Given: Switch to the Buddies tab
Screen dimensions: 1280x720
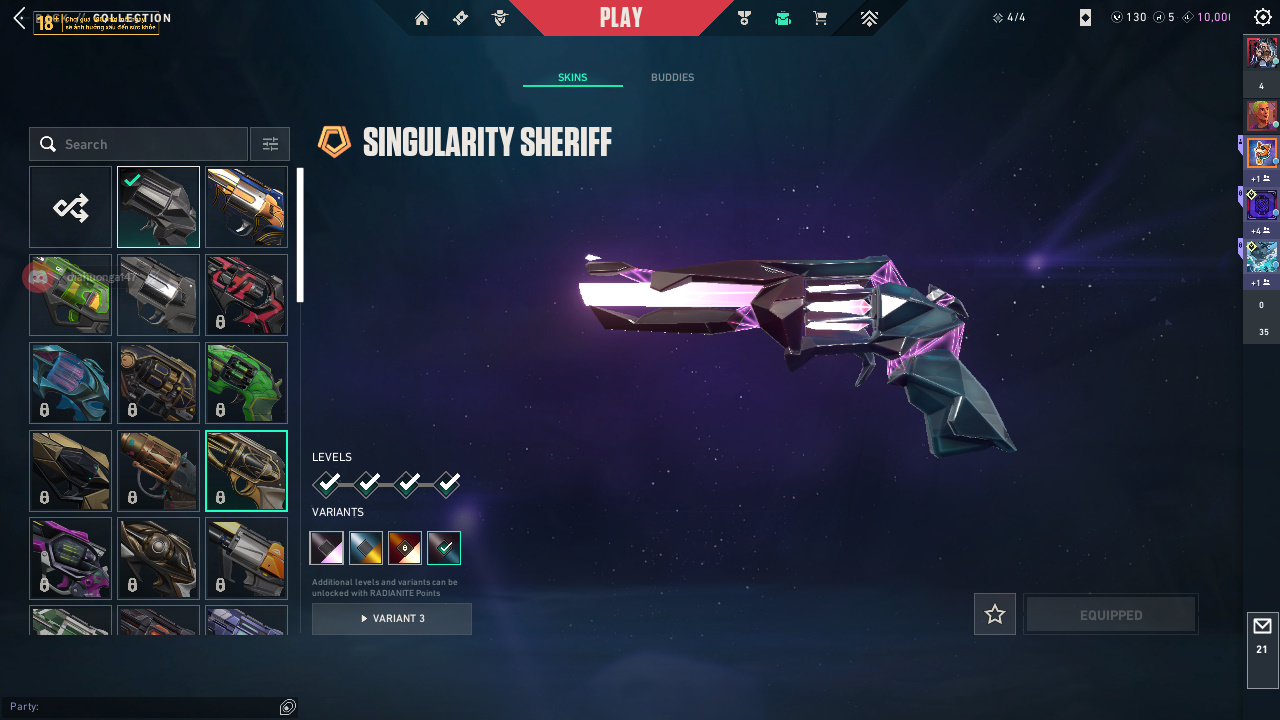Looking at the screenshot, I should 672,78.
